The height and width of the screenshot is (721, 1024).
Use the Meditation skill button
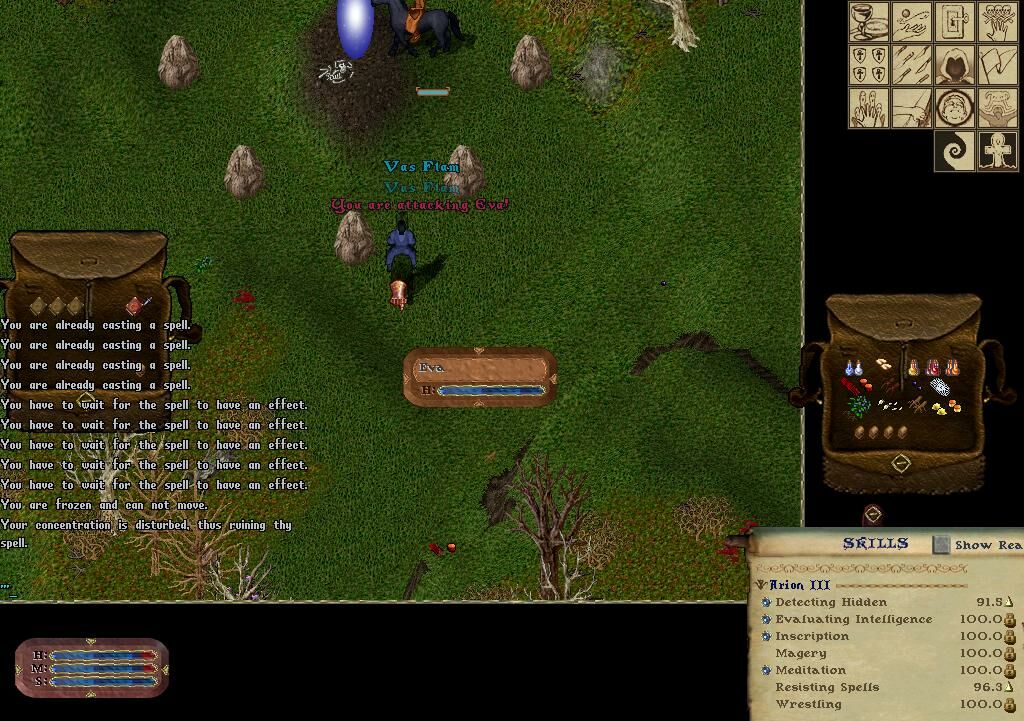[x=766, y=671]
